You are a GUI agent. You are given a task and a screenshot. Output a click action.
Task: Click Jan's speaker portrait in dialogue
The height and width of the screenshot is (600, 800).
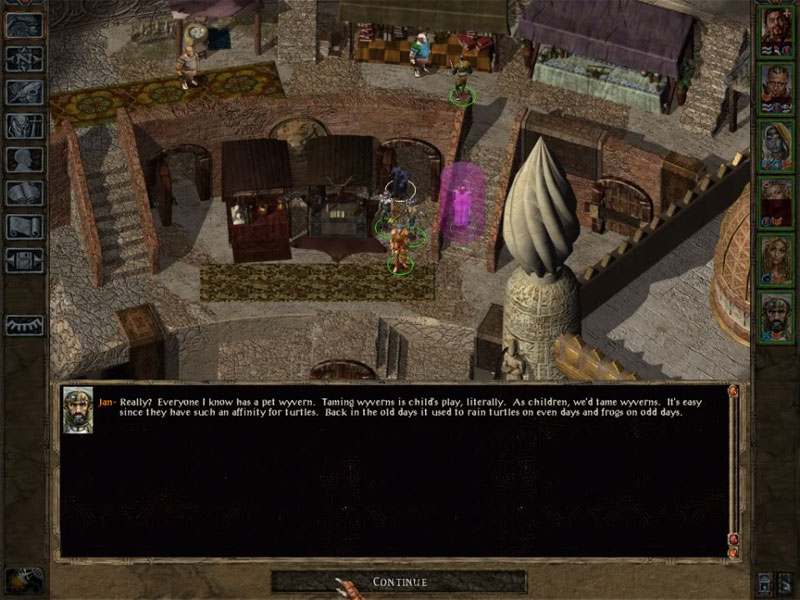(78, 409)
